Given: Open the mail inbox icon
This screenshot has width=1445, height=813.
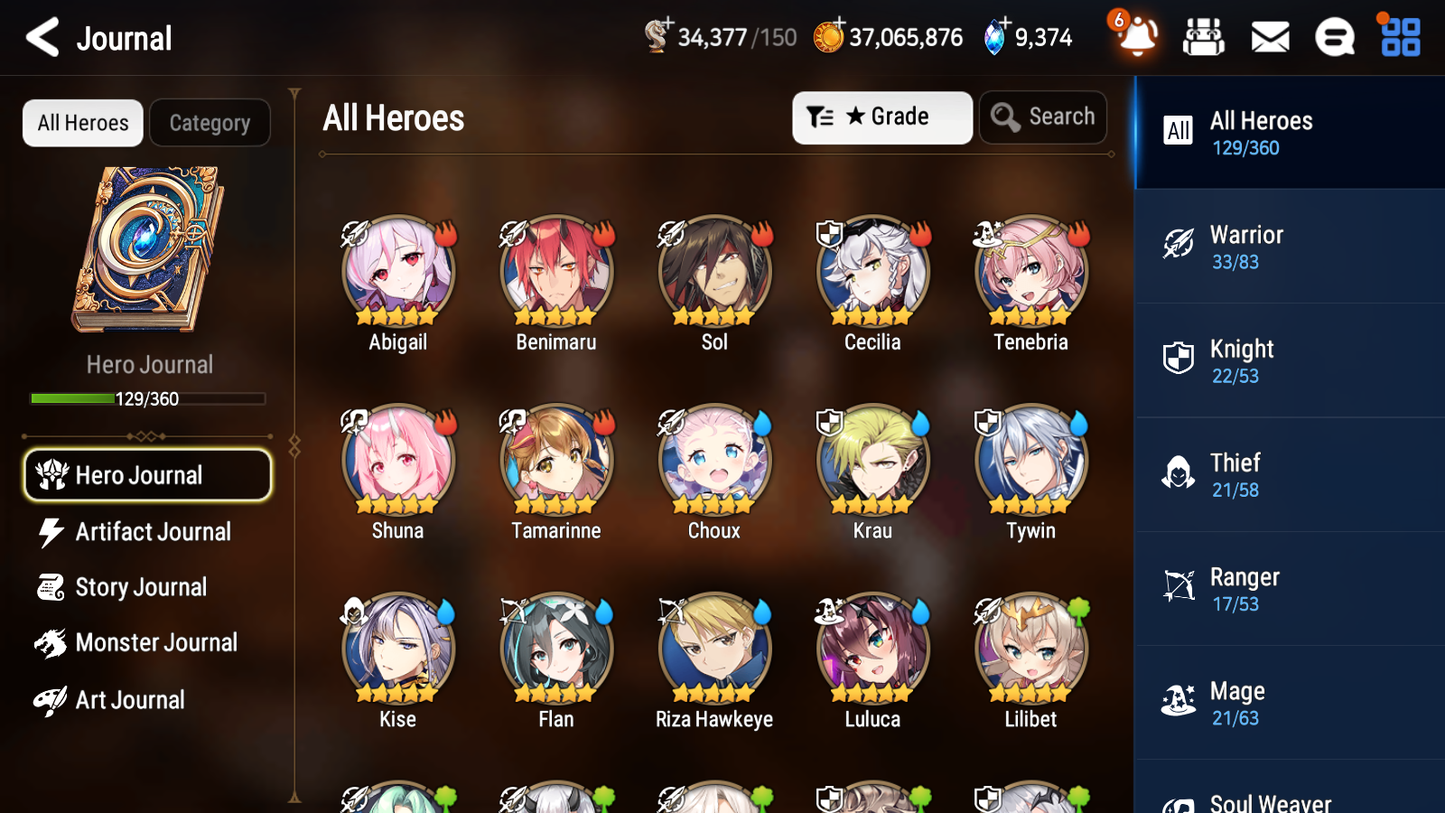Looking at the screenshot, I should click(1270, 36).
